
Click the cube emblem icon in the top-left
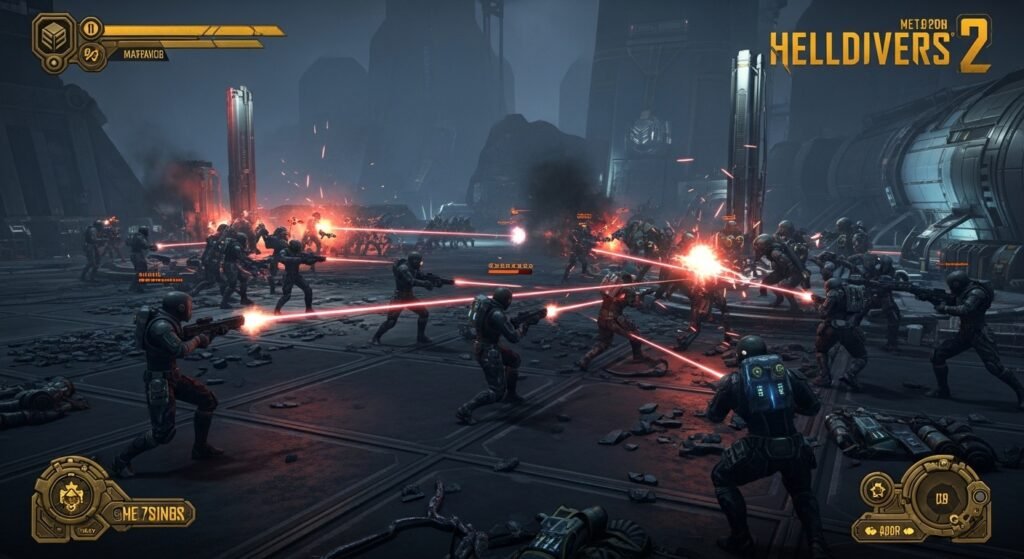53,37
